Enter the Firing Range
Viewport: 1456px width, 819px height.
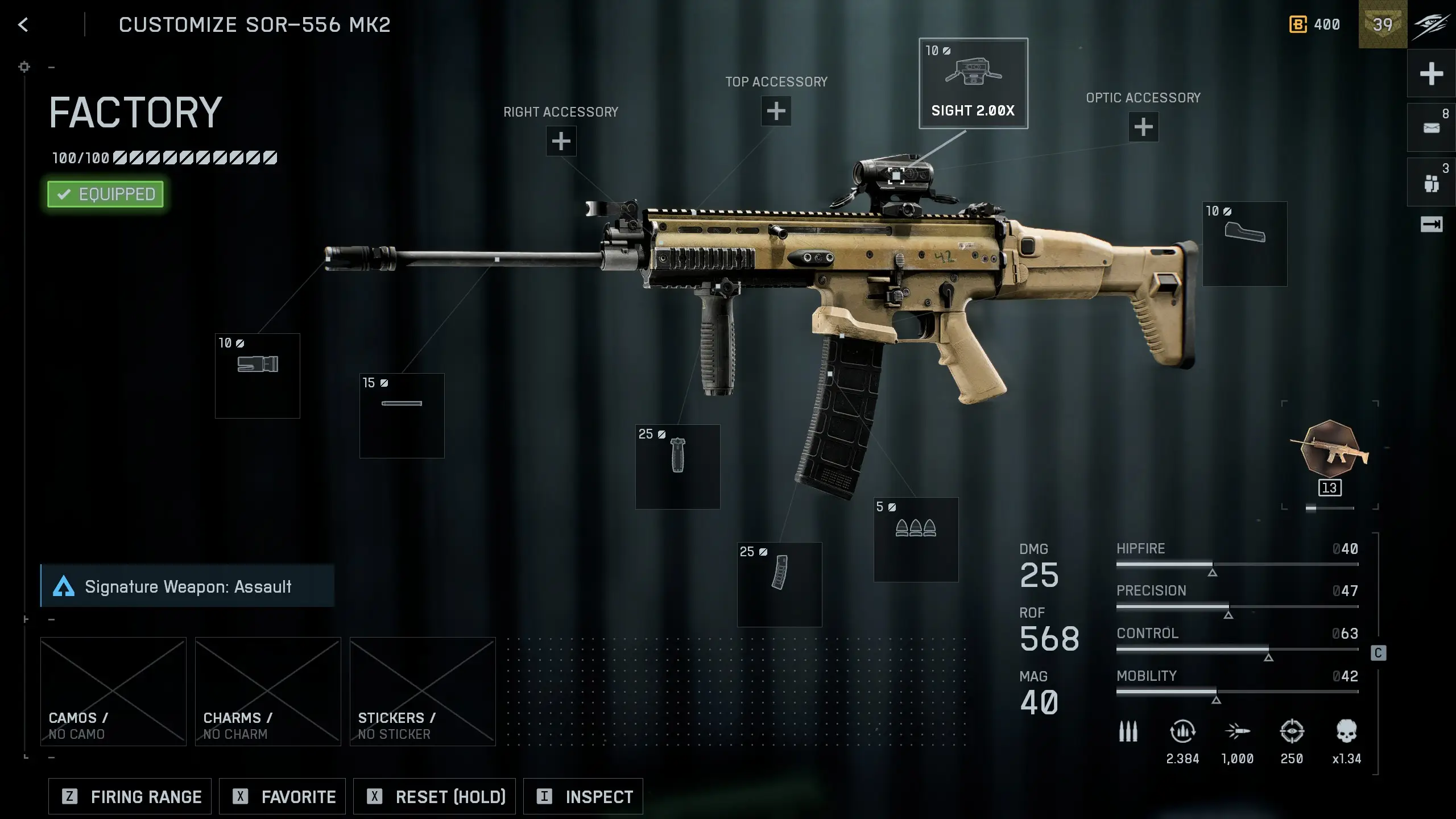click(x=130, y=797)
